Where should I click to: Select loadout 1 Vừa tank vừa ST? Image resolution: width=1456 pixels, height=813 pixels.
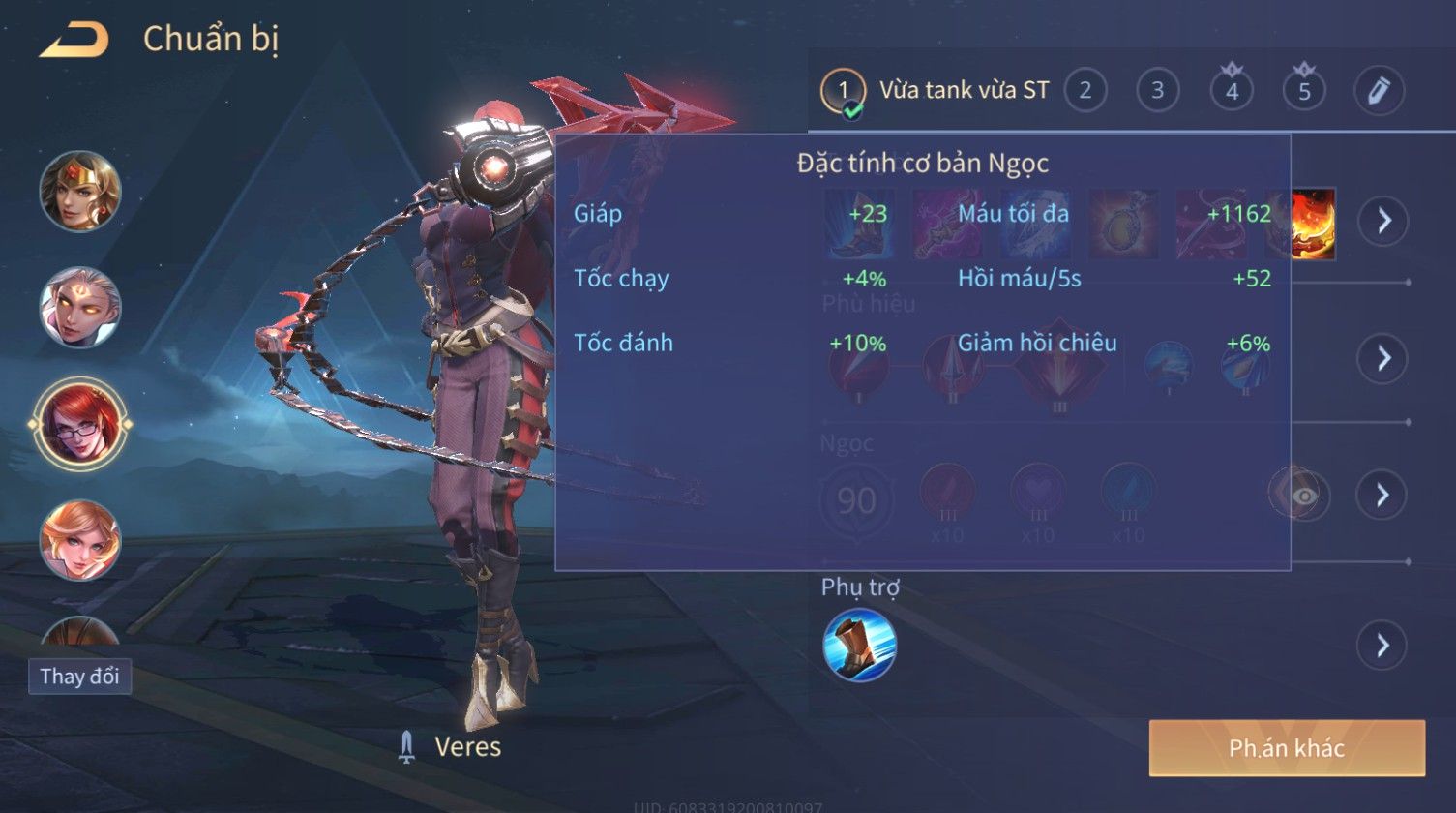point(935,91)
